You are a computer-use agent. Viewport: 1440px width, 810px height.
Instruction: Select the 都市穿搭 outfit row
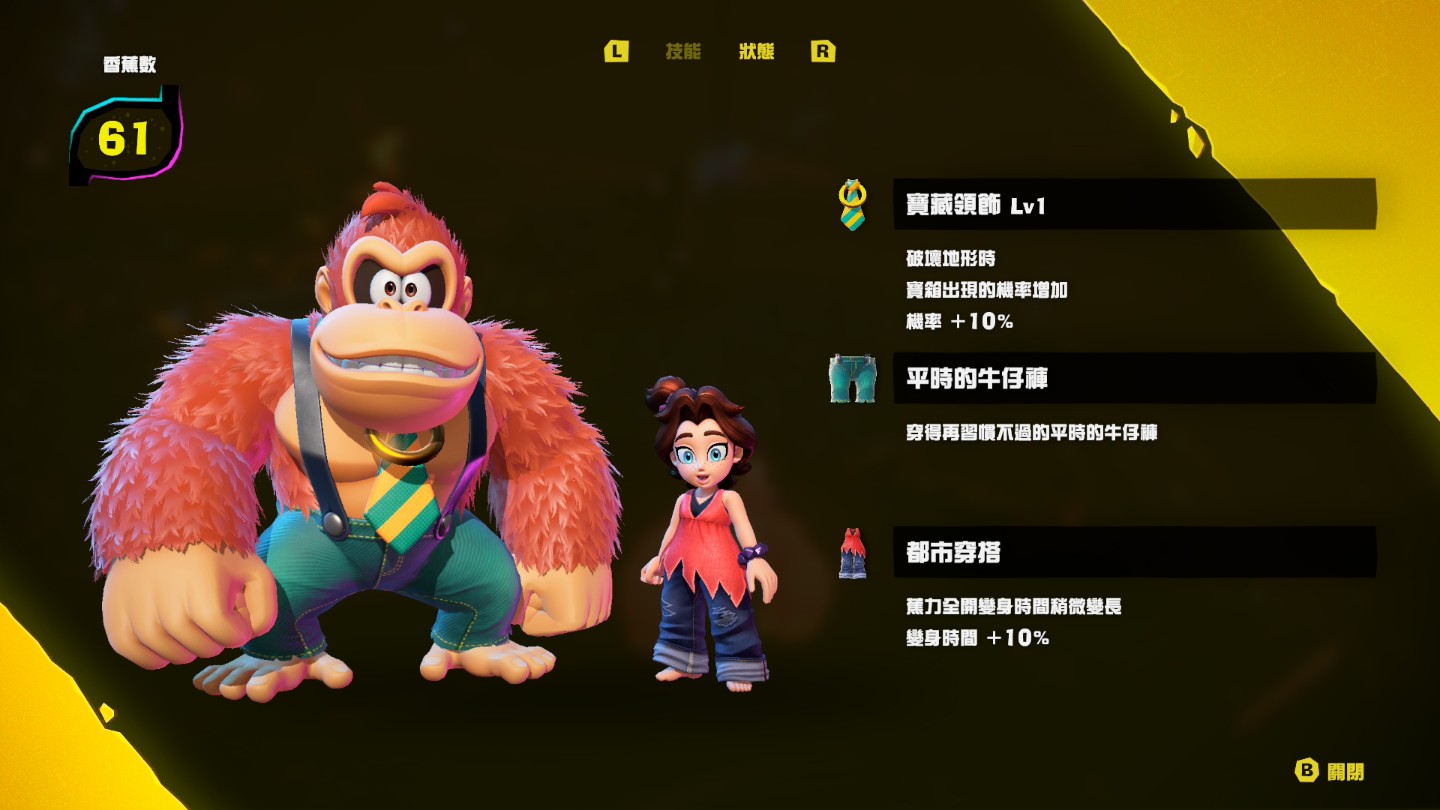[1134, 552]
